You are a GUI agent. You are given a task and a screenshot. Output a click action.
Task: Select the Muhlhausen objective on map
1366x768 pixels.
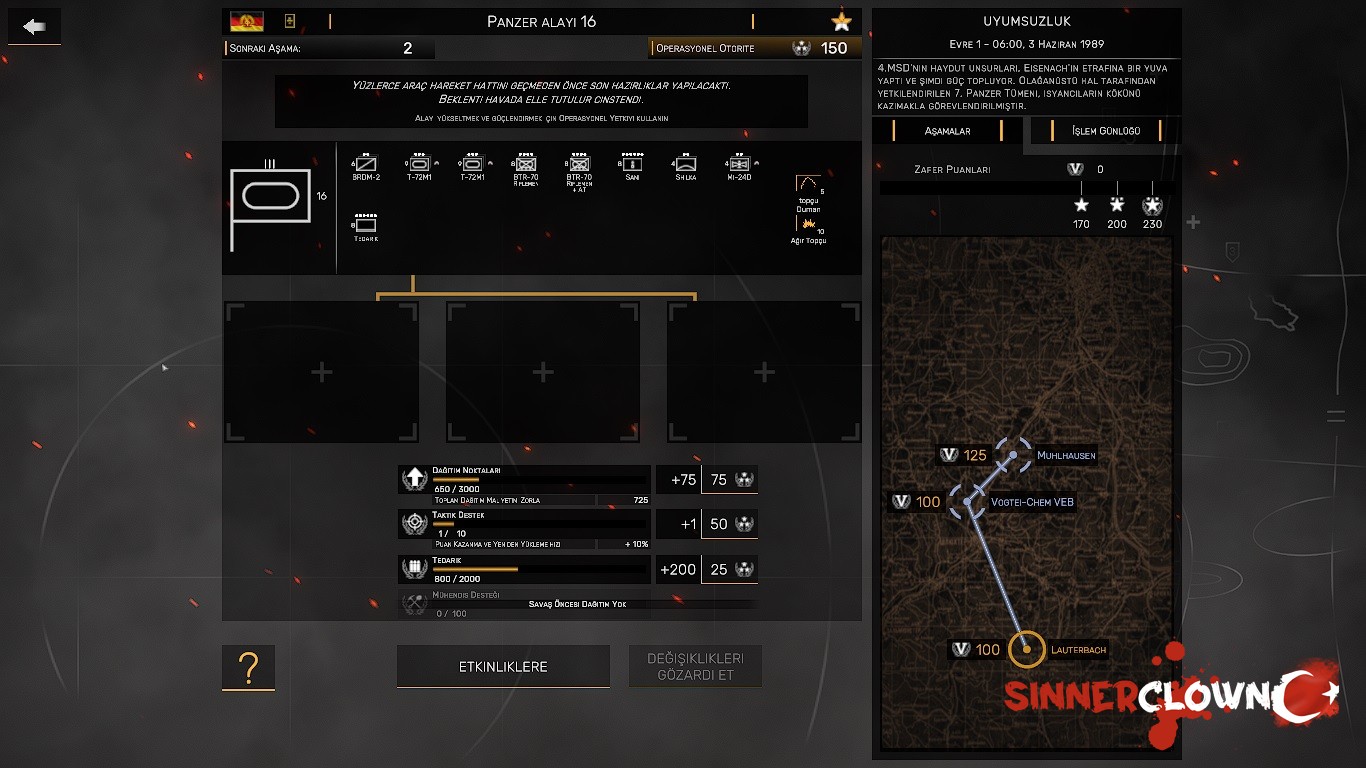tap(1014, 455)
